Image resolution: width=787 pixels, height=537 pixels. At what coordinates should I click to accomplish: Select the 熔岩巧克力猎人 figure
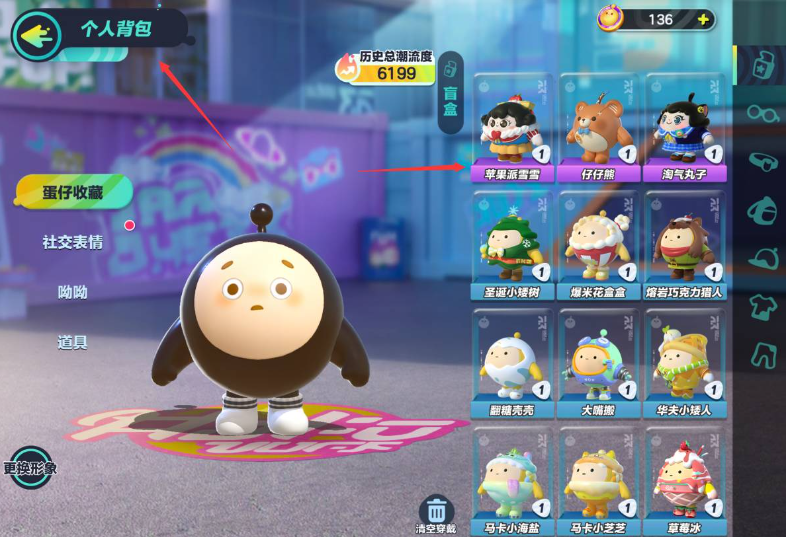(x=684, y=243)
